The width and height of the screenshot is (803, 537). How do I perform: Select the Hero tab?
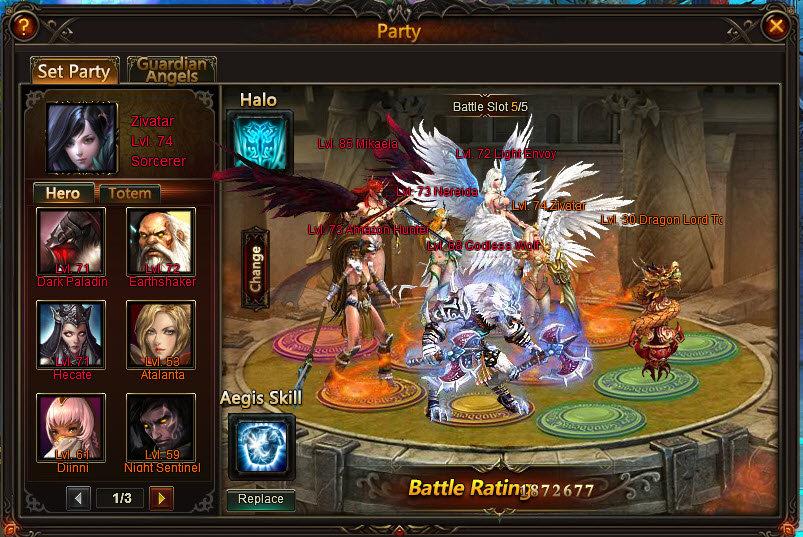tap(63, 193)
